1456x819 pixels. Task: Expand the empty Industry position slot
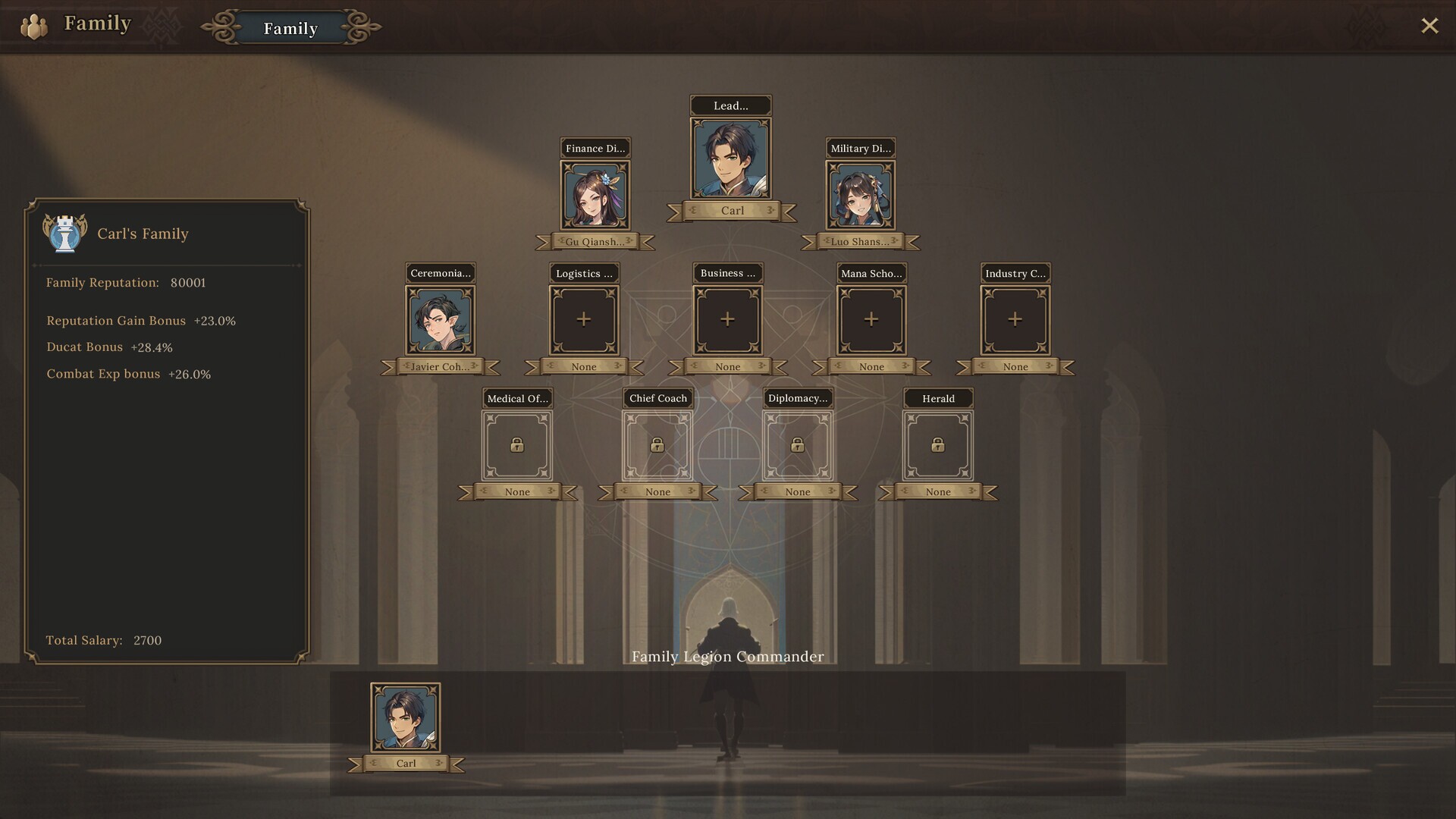1015,319
